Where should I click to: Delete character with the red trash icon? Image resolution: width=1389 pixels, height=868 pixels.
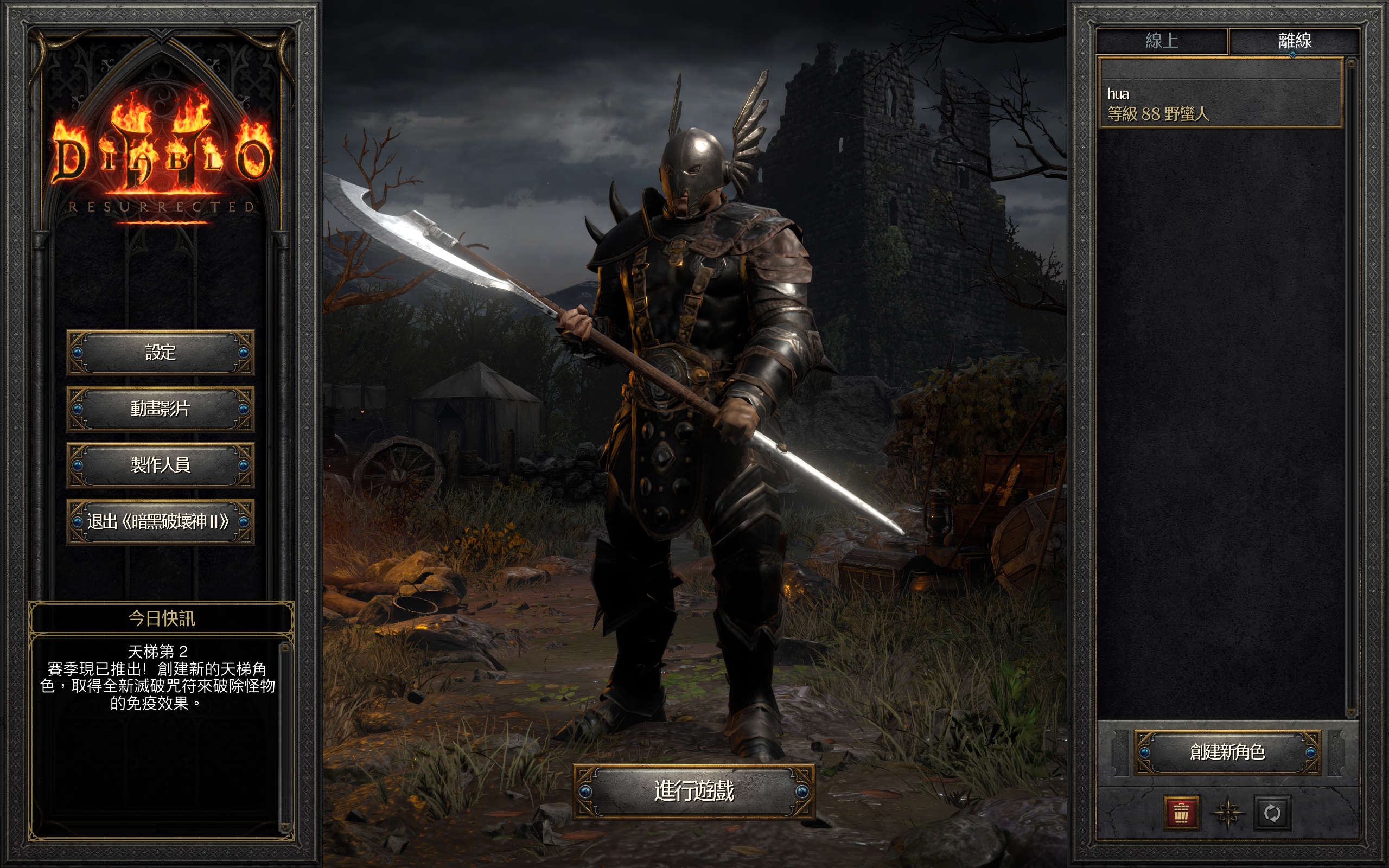coord(1181,813)
